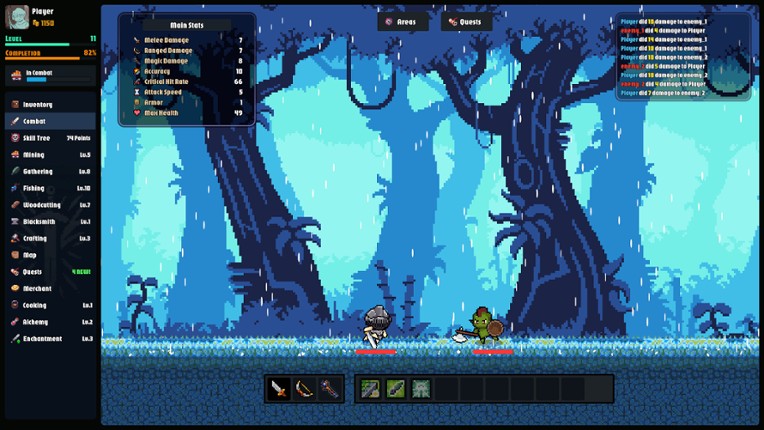Switch to the bow ranged weapon

305,389
